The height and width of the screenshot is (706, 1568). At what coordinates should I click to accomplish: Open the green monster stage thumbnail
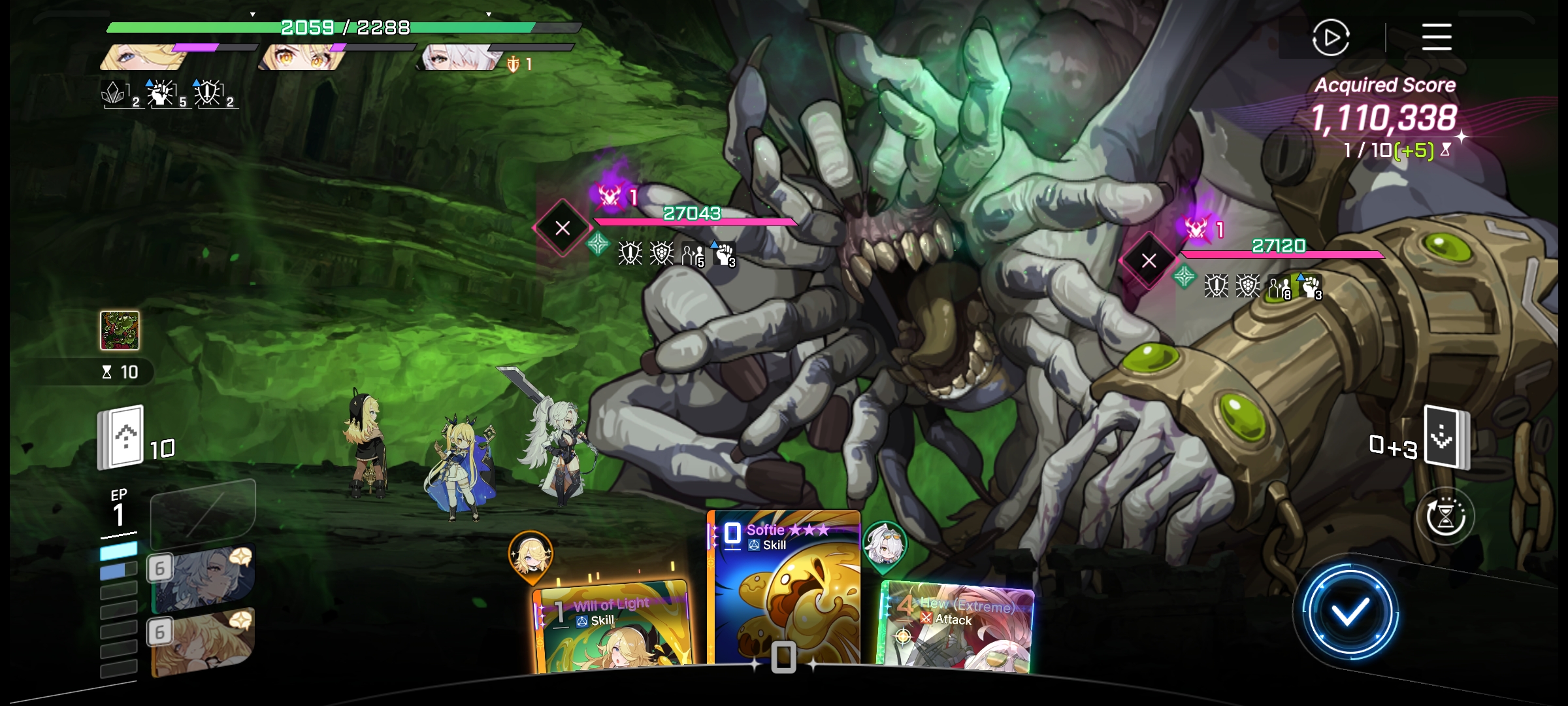[x=120, y=330]
